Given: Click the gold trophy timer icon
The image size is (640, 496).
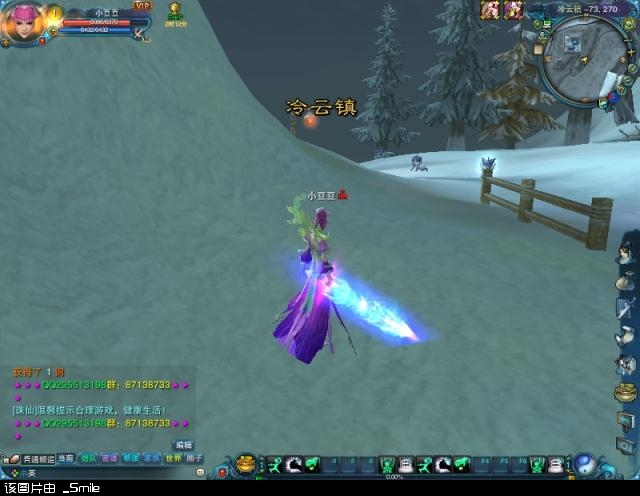Looking at the screenshot, I should [x=175, y=10].
